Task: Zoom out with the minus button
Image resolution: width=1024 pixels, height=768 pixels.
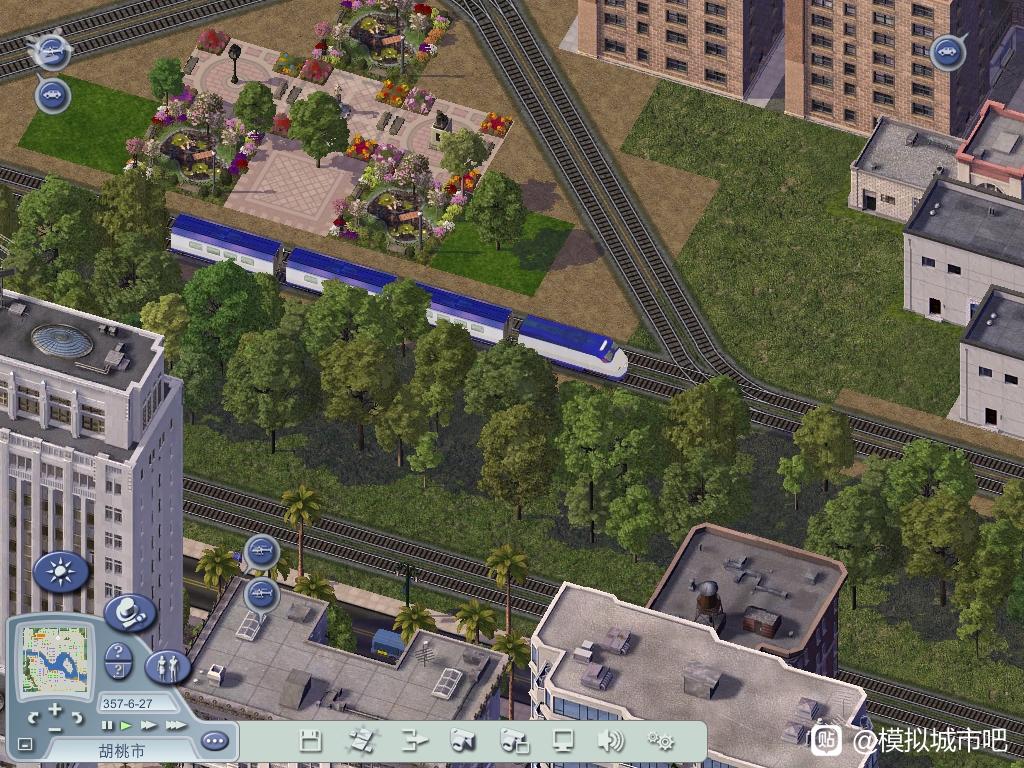Action: [55, 730]
